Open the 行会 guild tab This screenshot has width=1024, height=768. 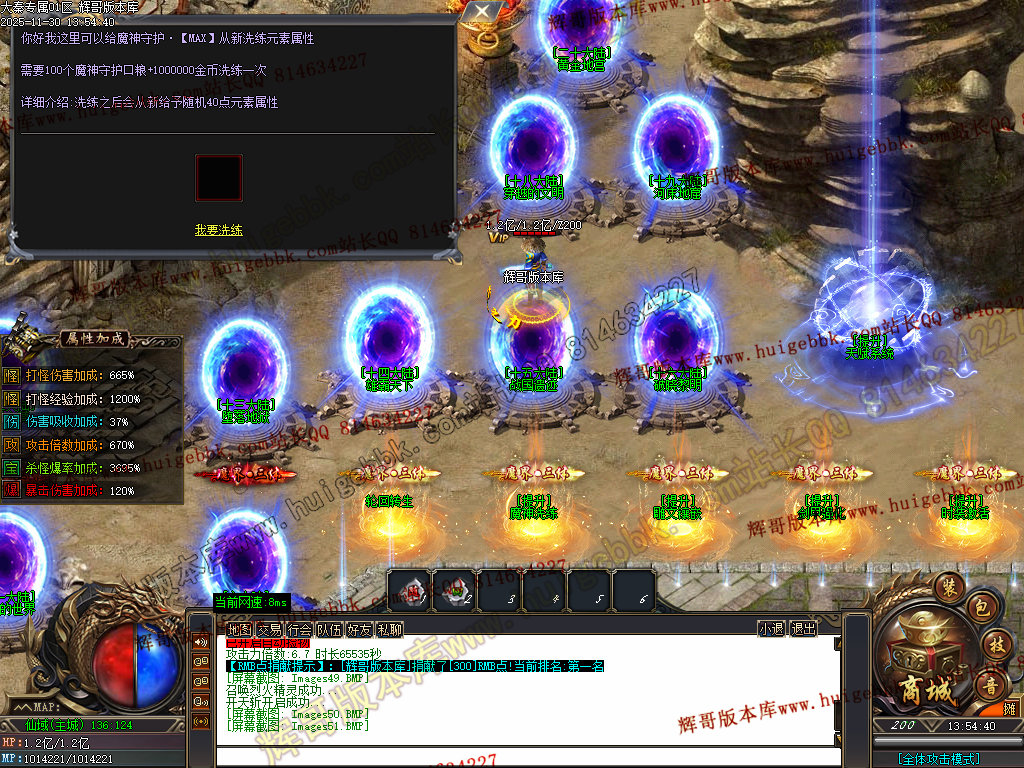point(299,629)
